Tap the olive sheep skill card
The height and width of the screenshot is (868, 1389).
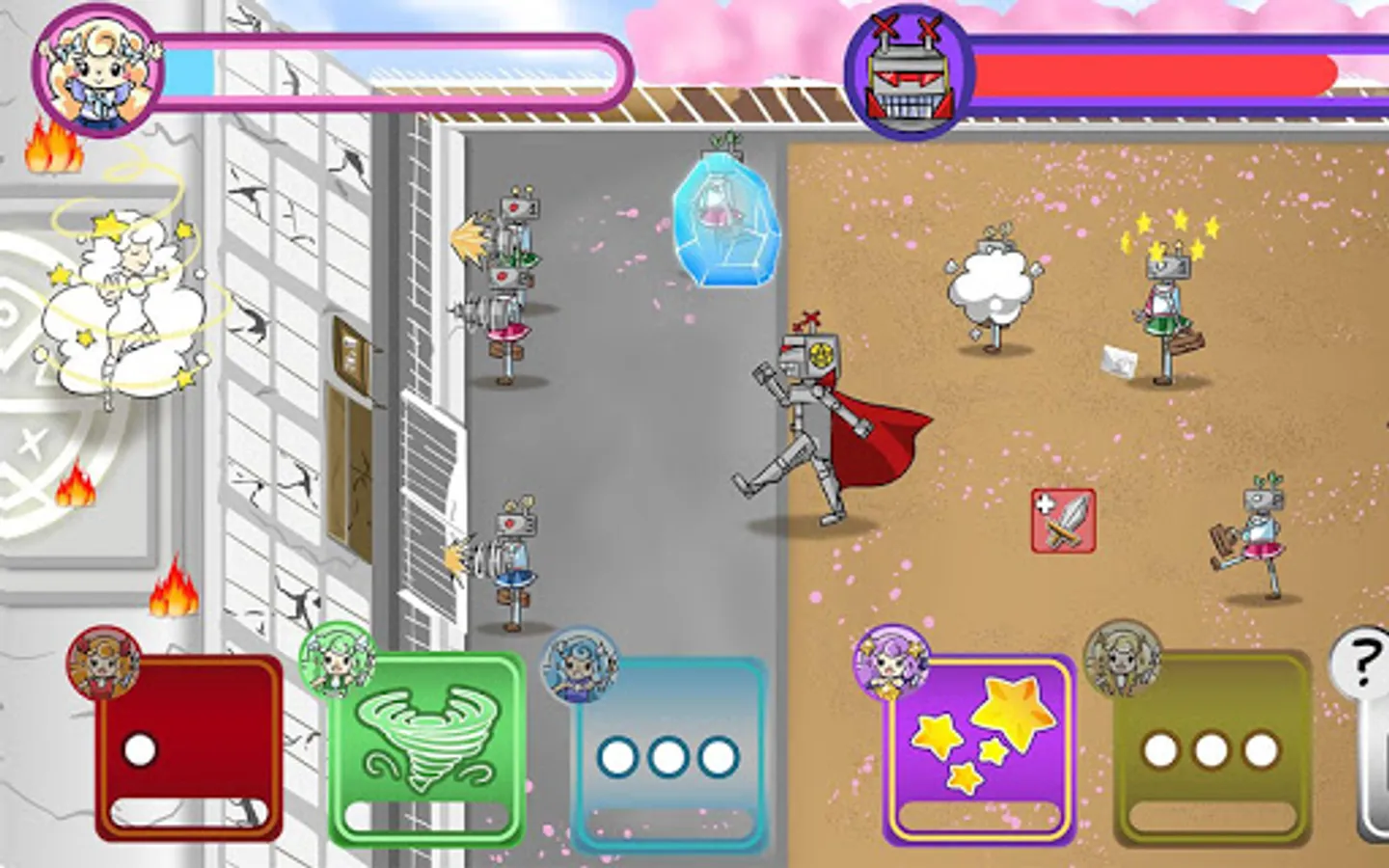[x=1211, y=752]
